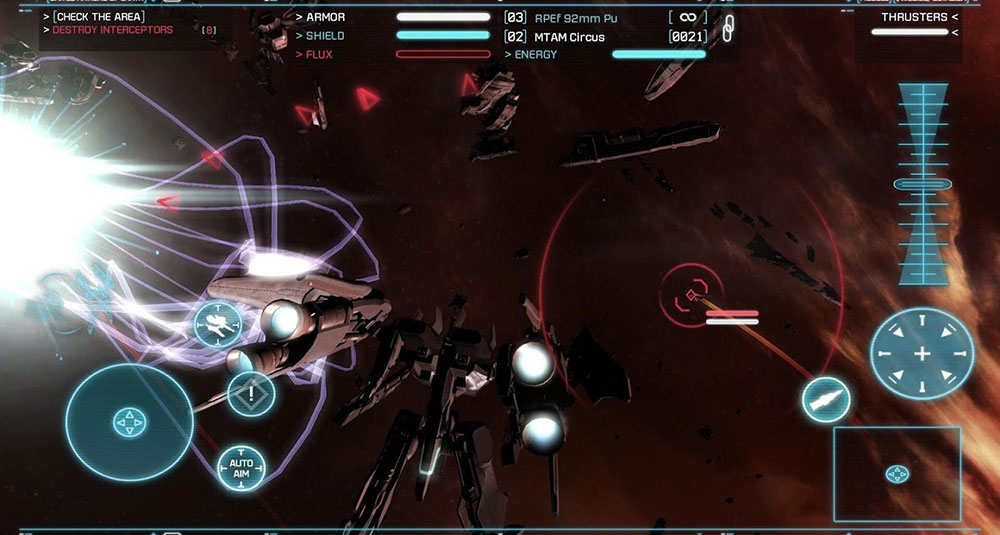Tap the circular directional aiming pad

921,354
